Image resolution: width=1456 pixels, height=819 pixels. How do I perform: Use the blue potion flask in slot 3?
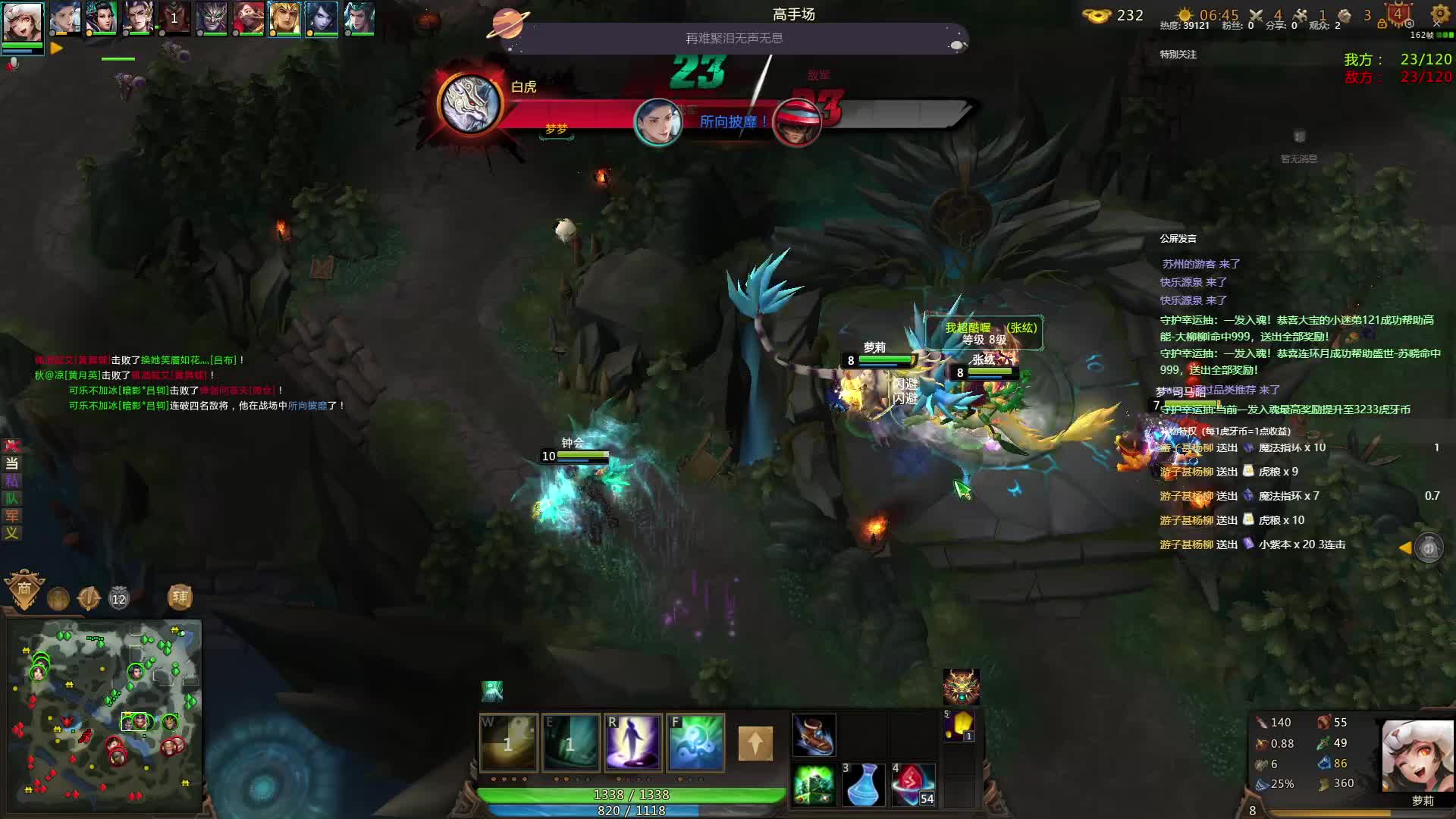863,785
